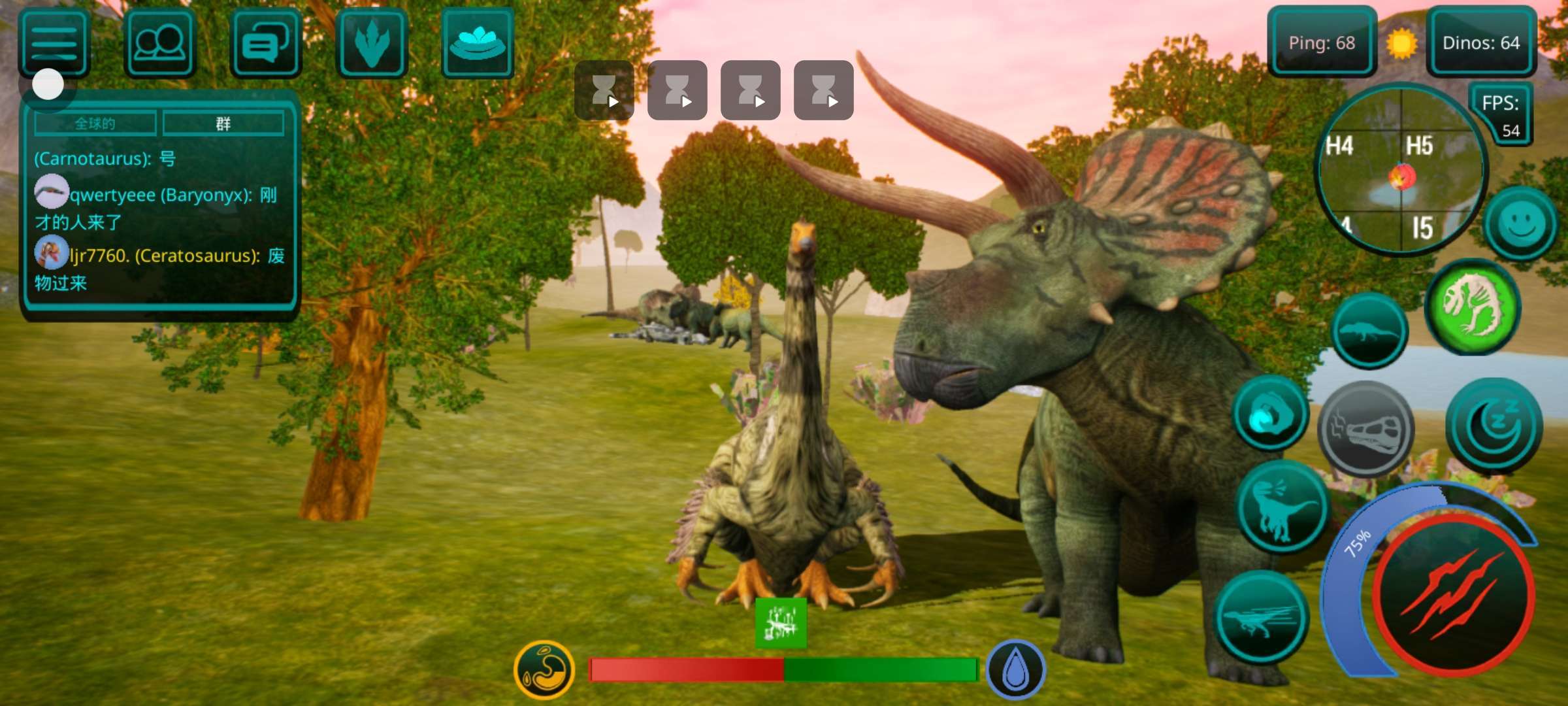Open the nest with eggs button
The width and height of the screenshot is (1568, 706).
coord(478,44)
